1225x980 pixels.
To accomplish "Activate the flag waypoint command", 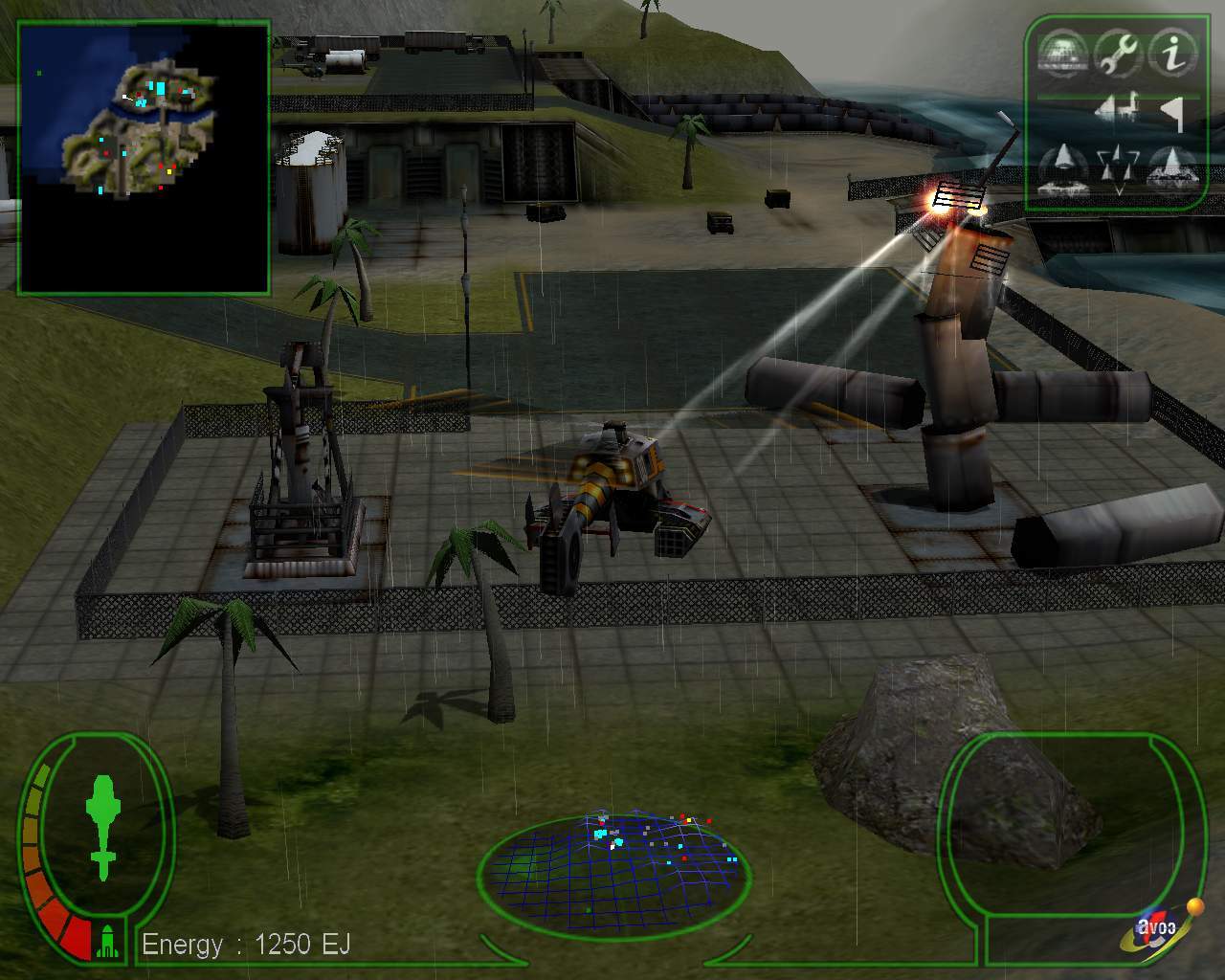I will tap(1174, 112).
